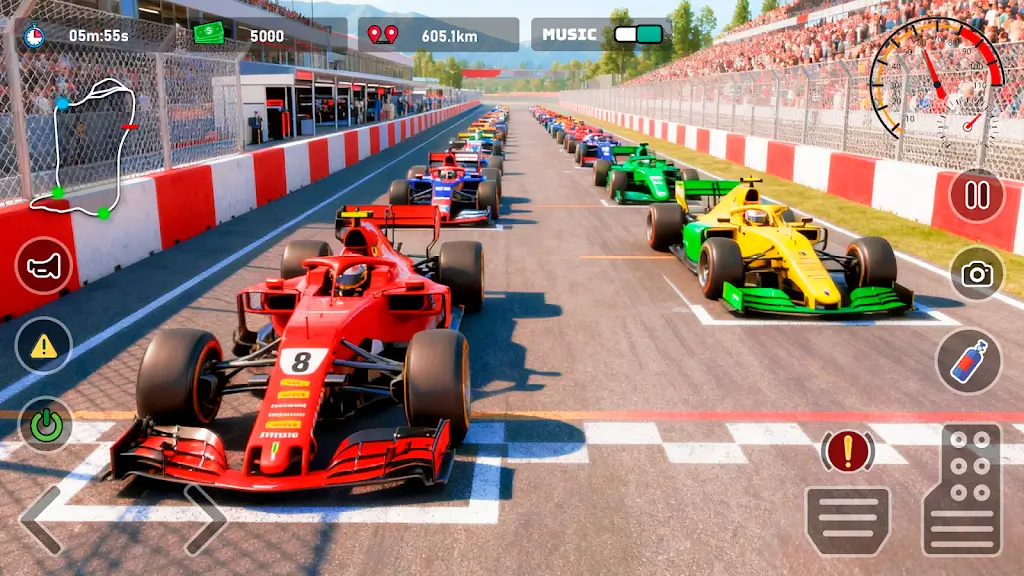Tap the red exclamation alert icon
The width and height of the screenshot is (1024, 576).
847,452
